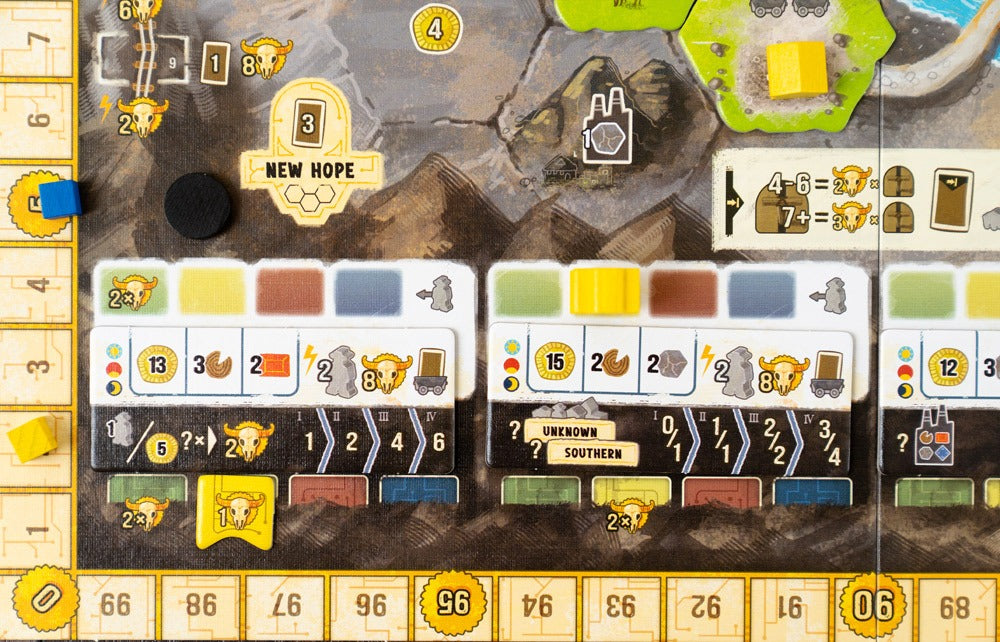Choose the factory building icon on the mountain
1000x642 pixels.
(608, 126)
